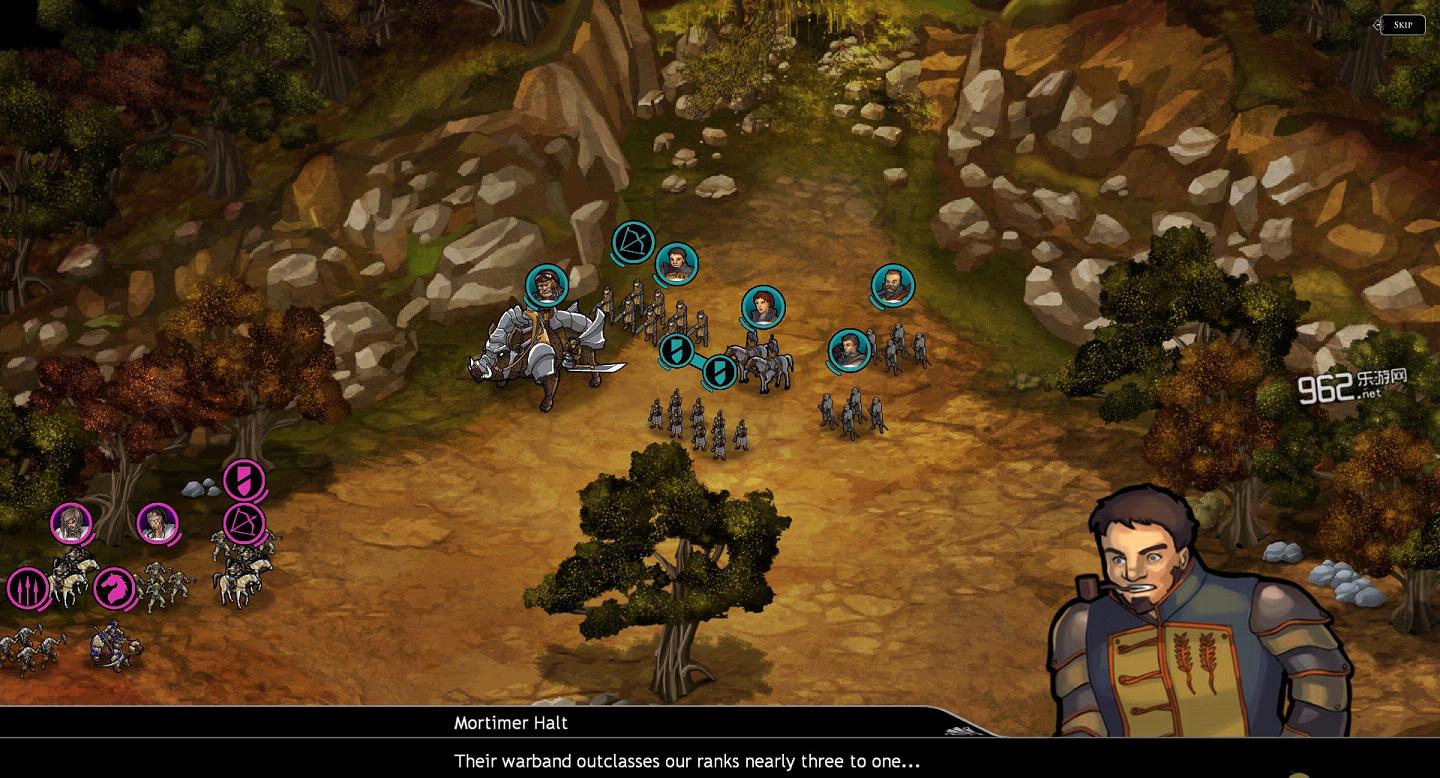The height and width of the screenshot is (778, 1440).
Task: Select the goggled moustached commander portrait
Action: tap(546, 286)
